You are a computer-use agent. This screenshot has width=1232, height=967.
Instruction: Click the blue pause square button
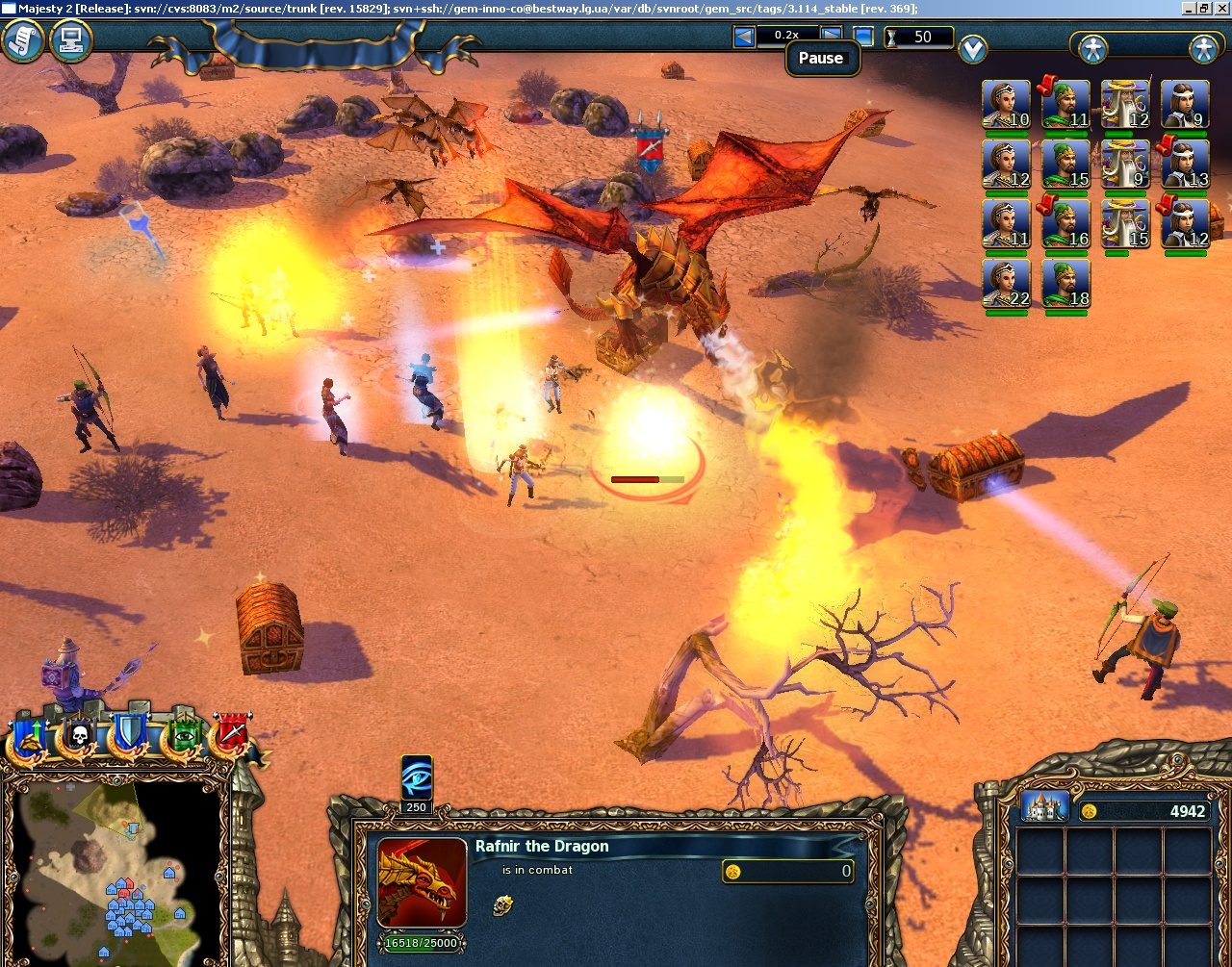[x=863, y=37]
